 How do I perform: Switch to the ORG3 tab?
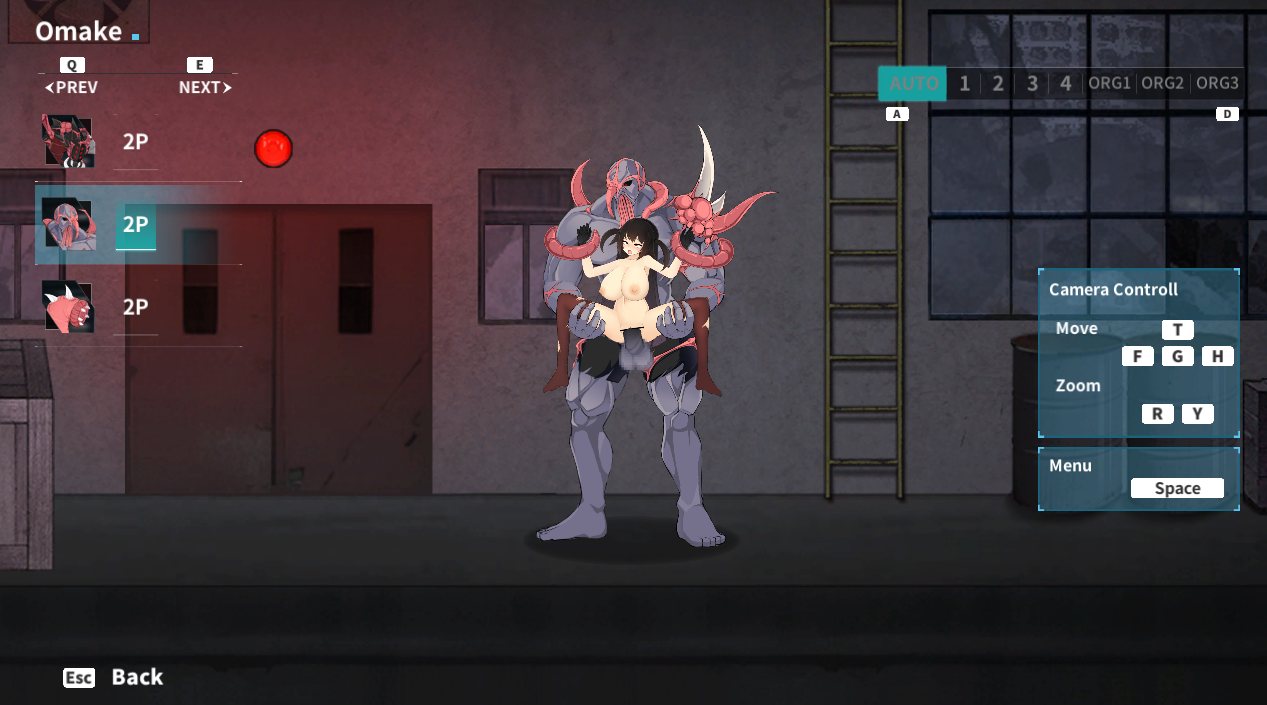tap(1217, 83)
